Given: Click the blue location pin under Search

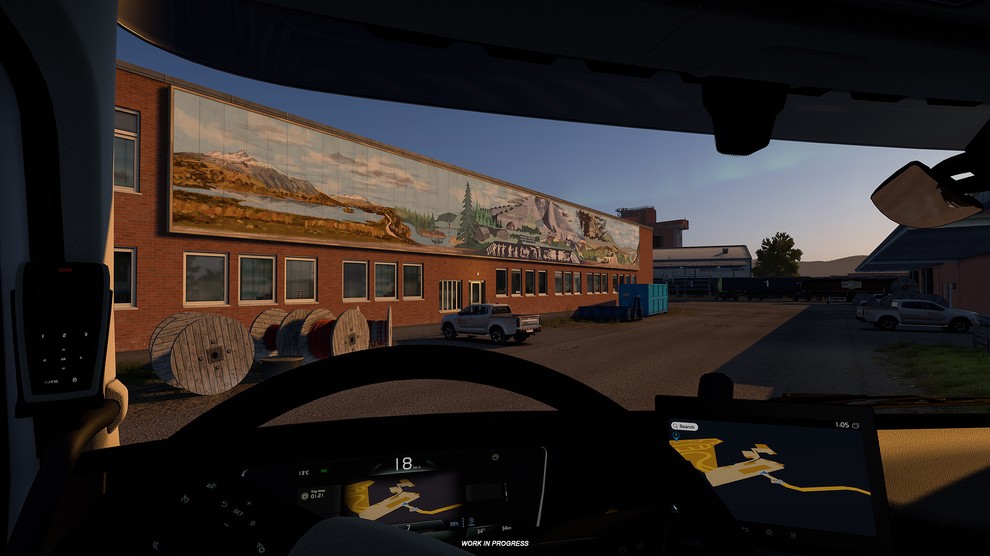Looking at the screenshot, I should [x=677, y=436].
